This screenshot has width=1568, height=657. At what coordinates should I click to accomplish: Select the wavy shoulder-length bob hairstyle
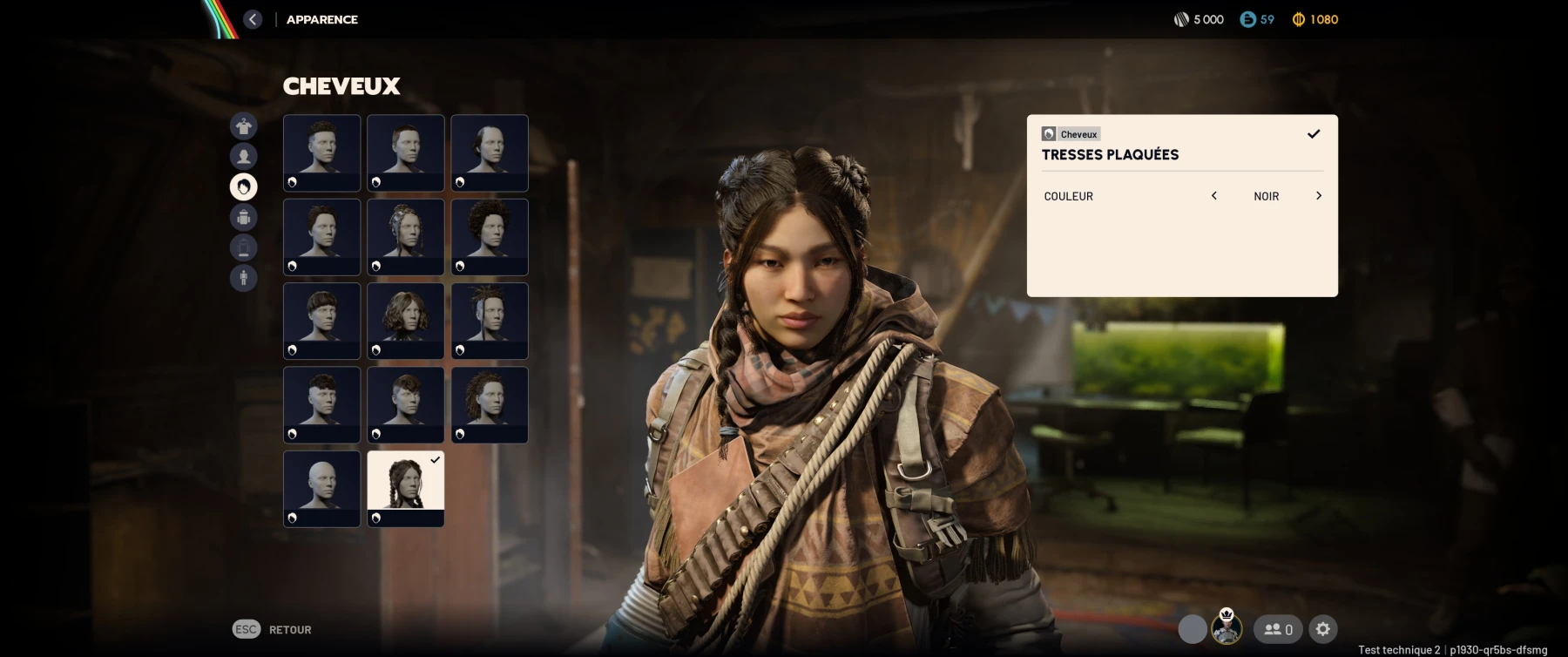406,320
